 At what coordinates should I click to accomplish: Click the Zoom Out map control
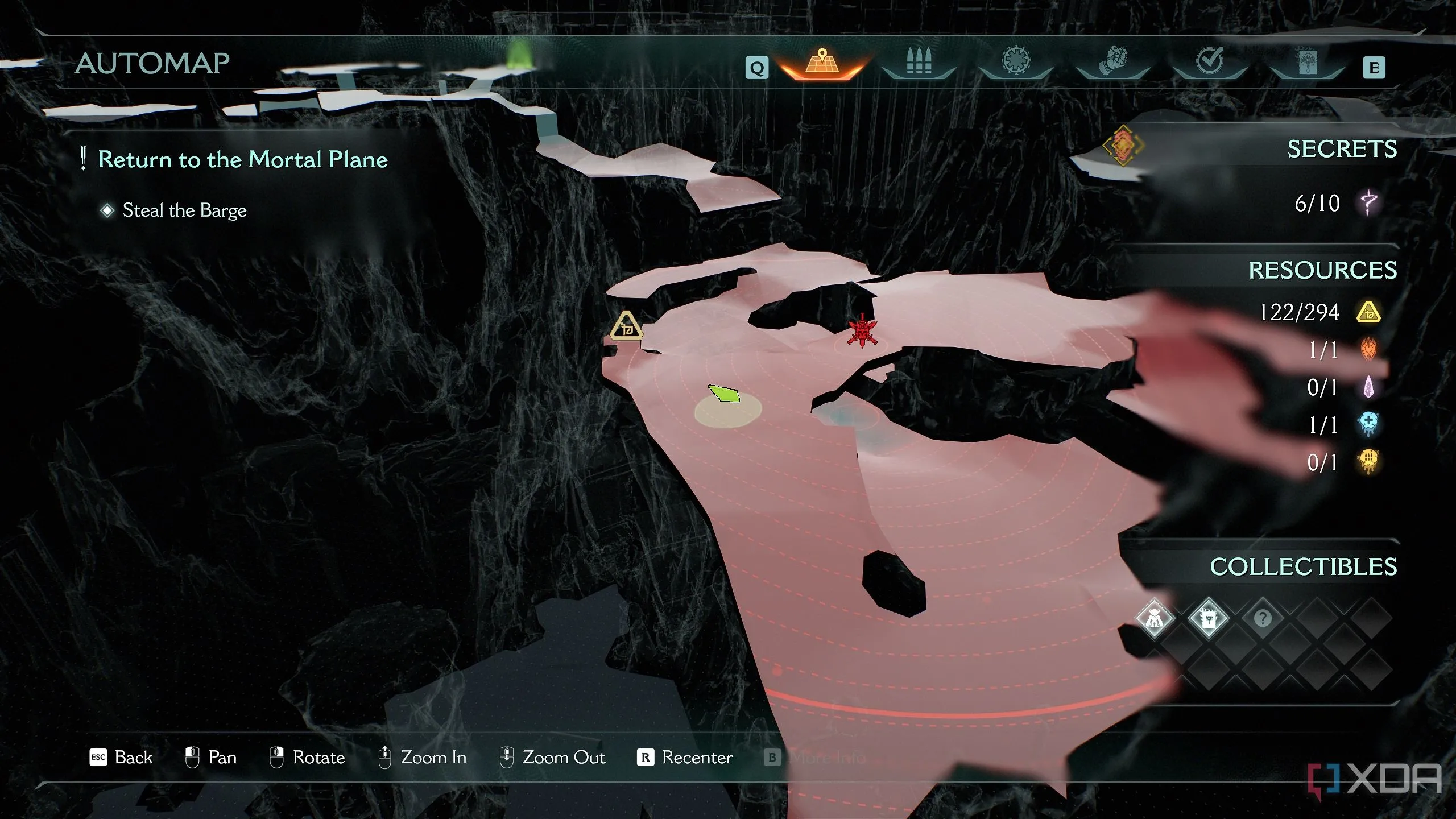pos(552,758)
